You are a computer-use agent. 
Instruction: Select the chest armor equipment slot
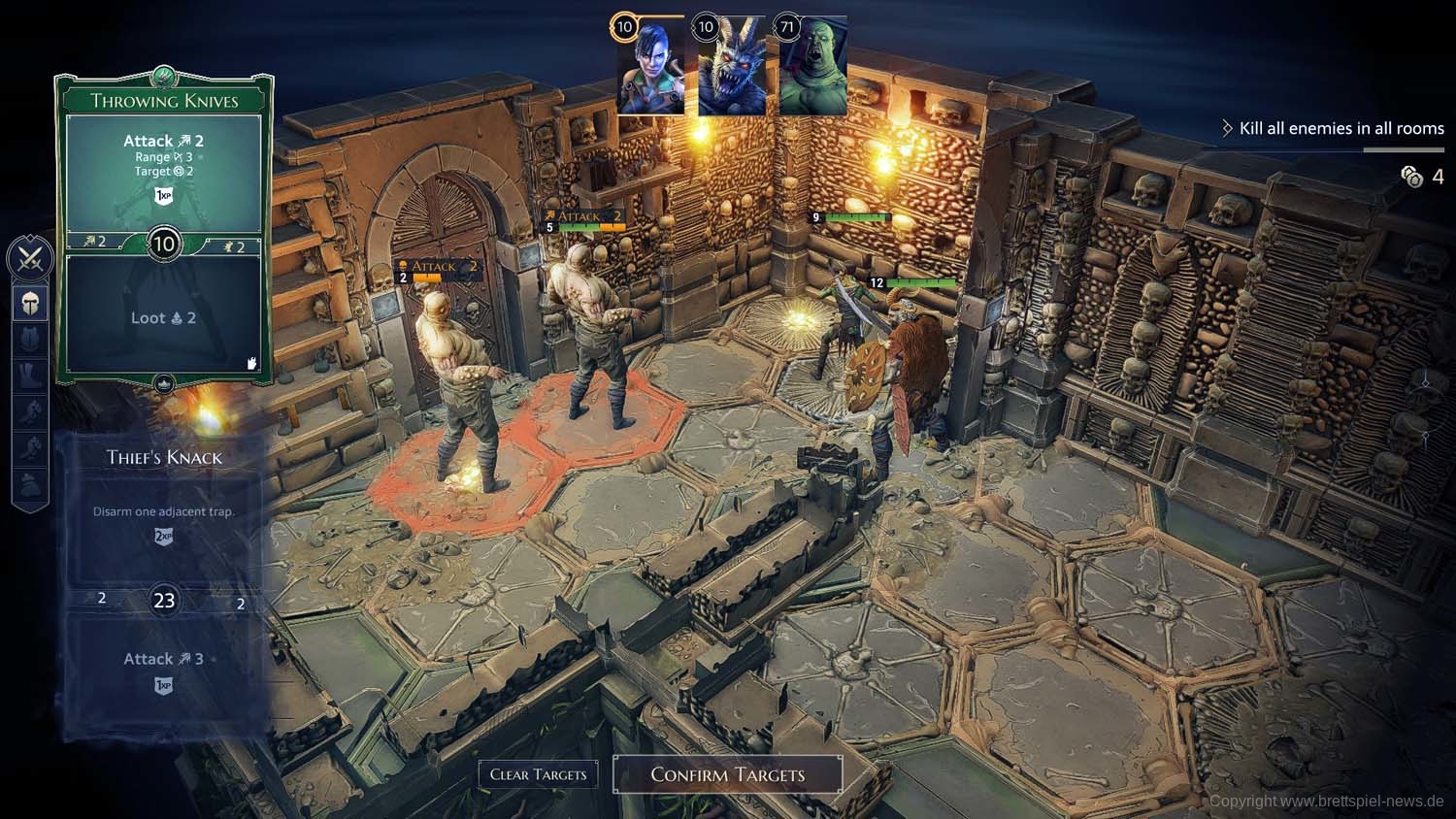coord(30,340)
